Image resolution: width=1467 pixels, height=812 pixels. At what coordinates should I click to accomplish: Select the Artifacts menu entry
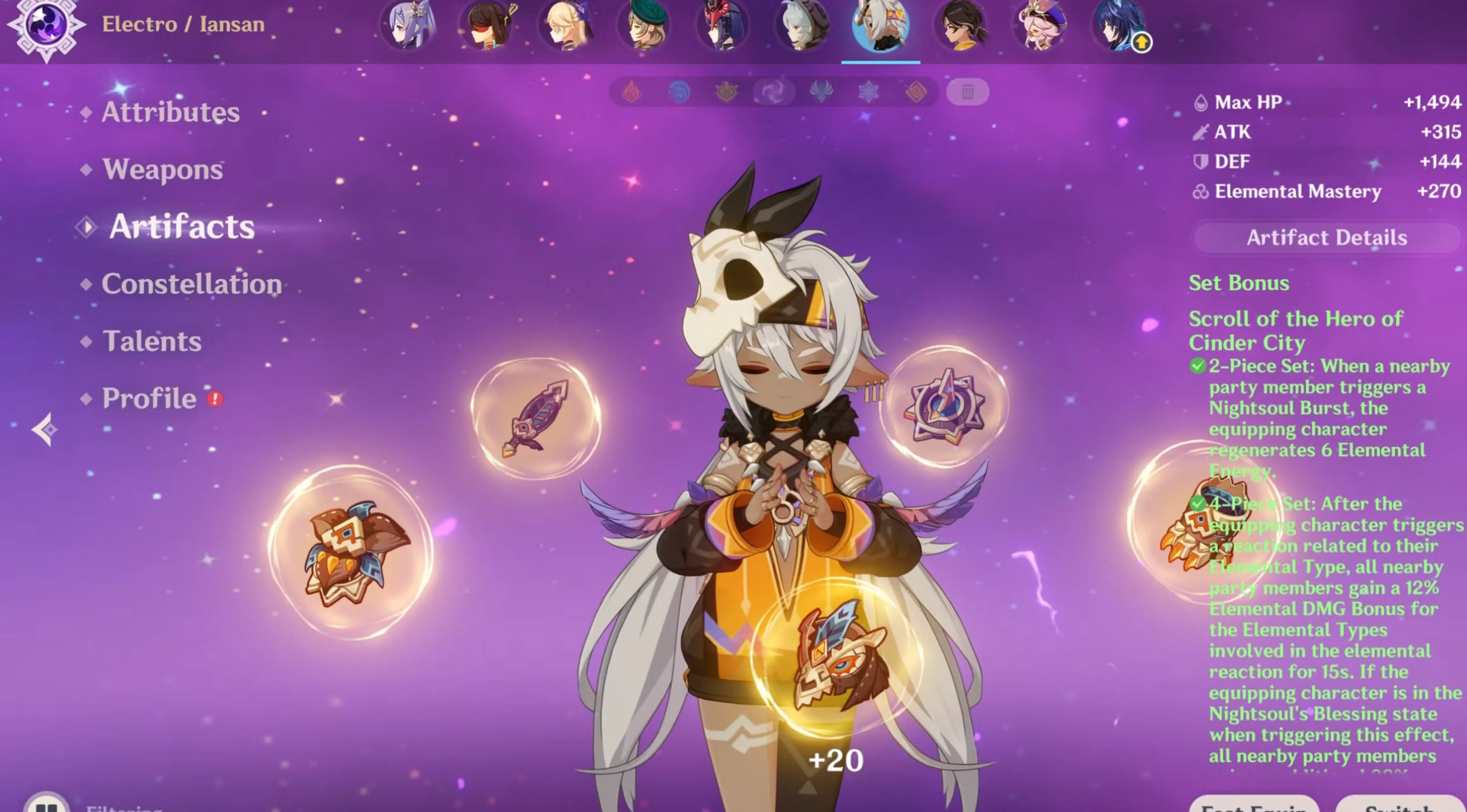pos(182,226)
